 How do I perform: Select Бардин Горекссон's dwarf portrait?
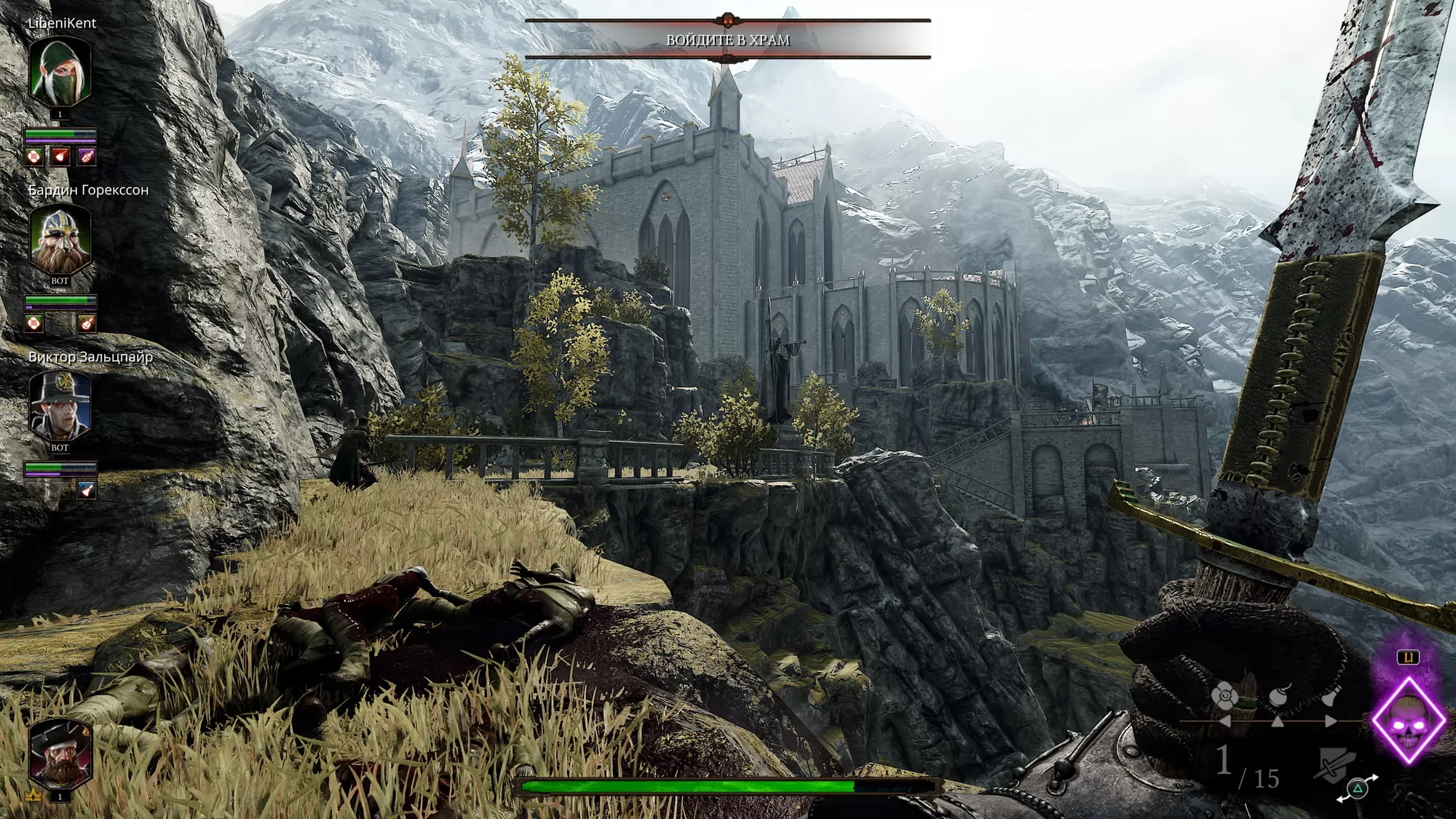point(60,237)
